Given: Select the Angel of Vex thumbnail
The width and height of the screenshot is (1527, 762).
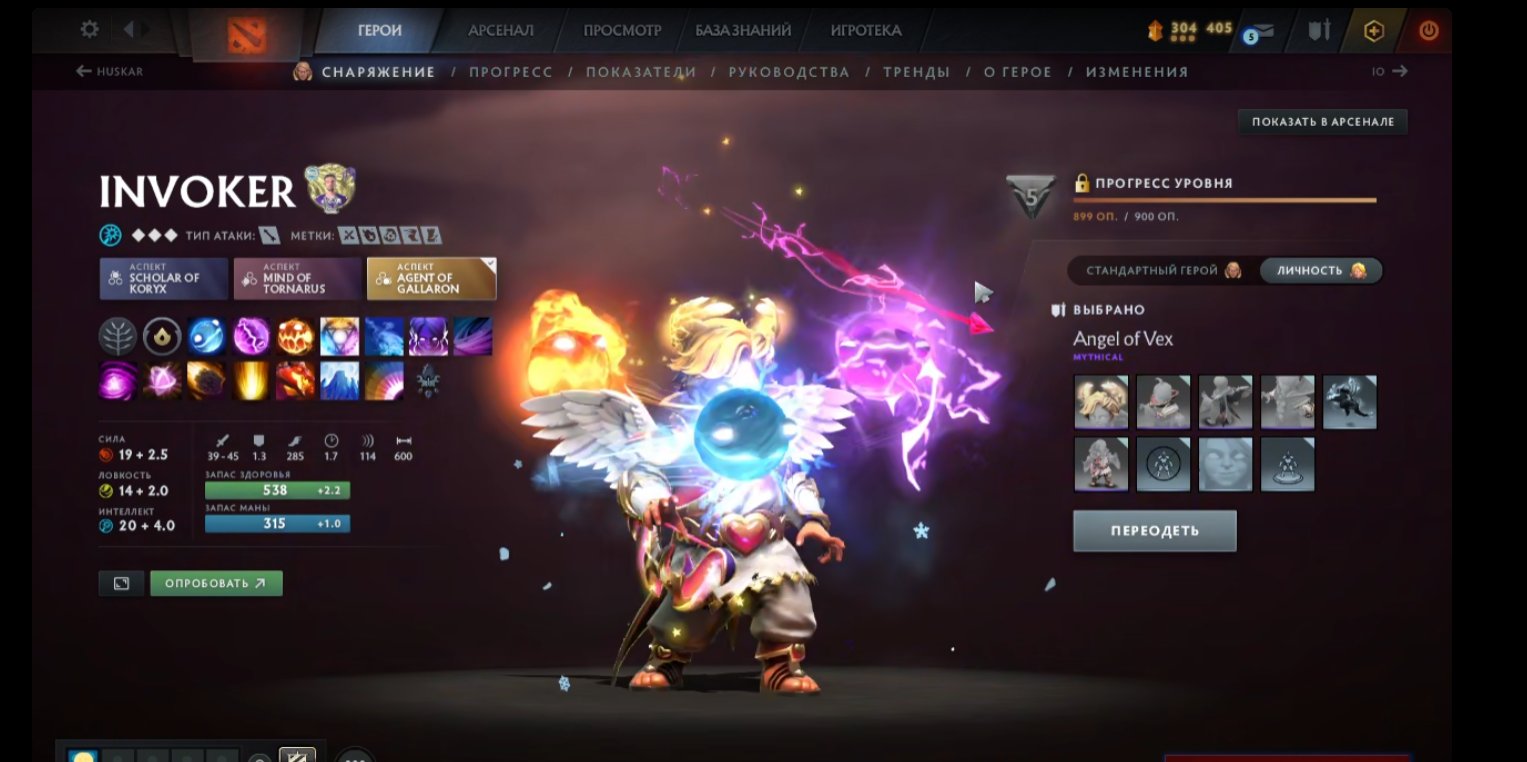Looking at the screenshot, I should (1100, 401).
